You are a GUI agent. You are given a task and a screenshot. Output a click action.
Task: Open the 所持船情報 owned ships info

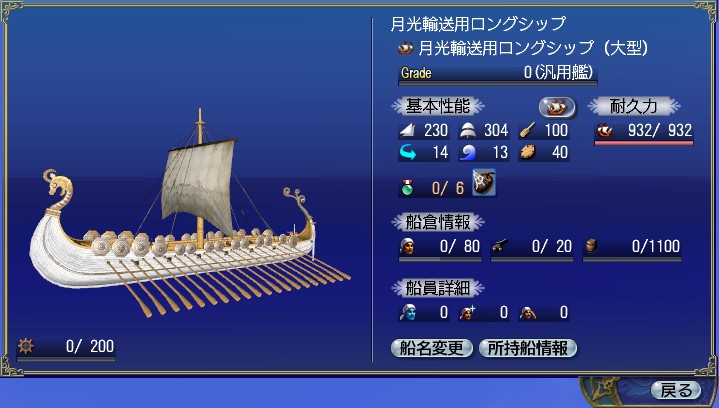coord(528,348)
